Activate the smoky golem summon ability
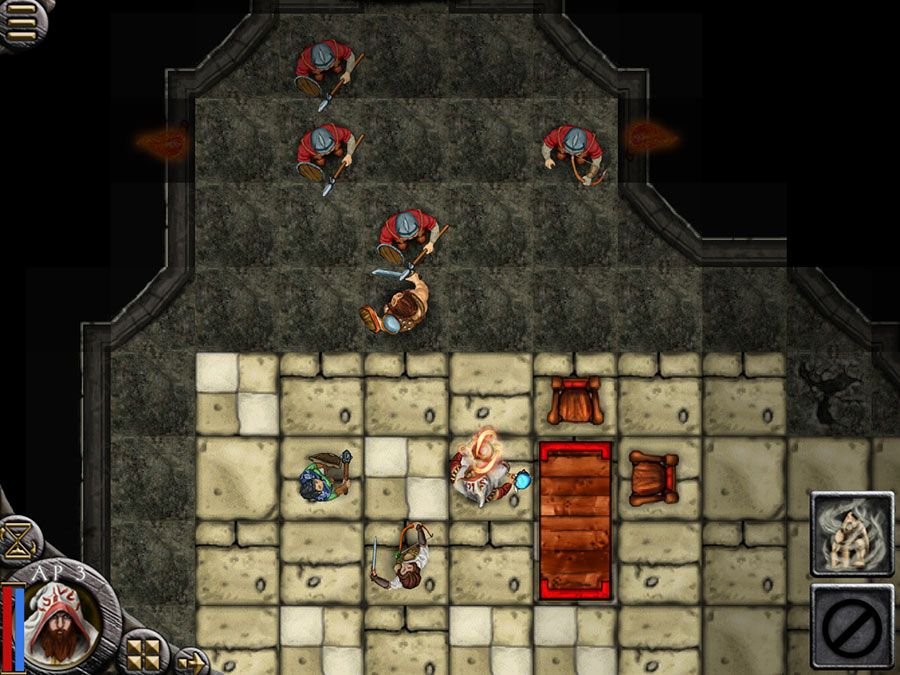900x675 pixels. pyautogui.click(x=851, y=534)
